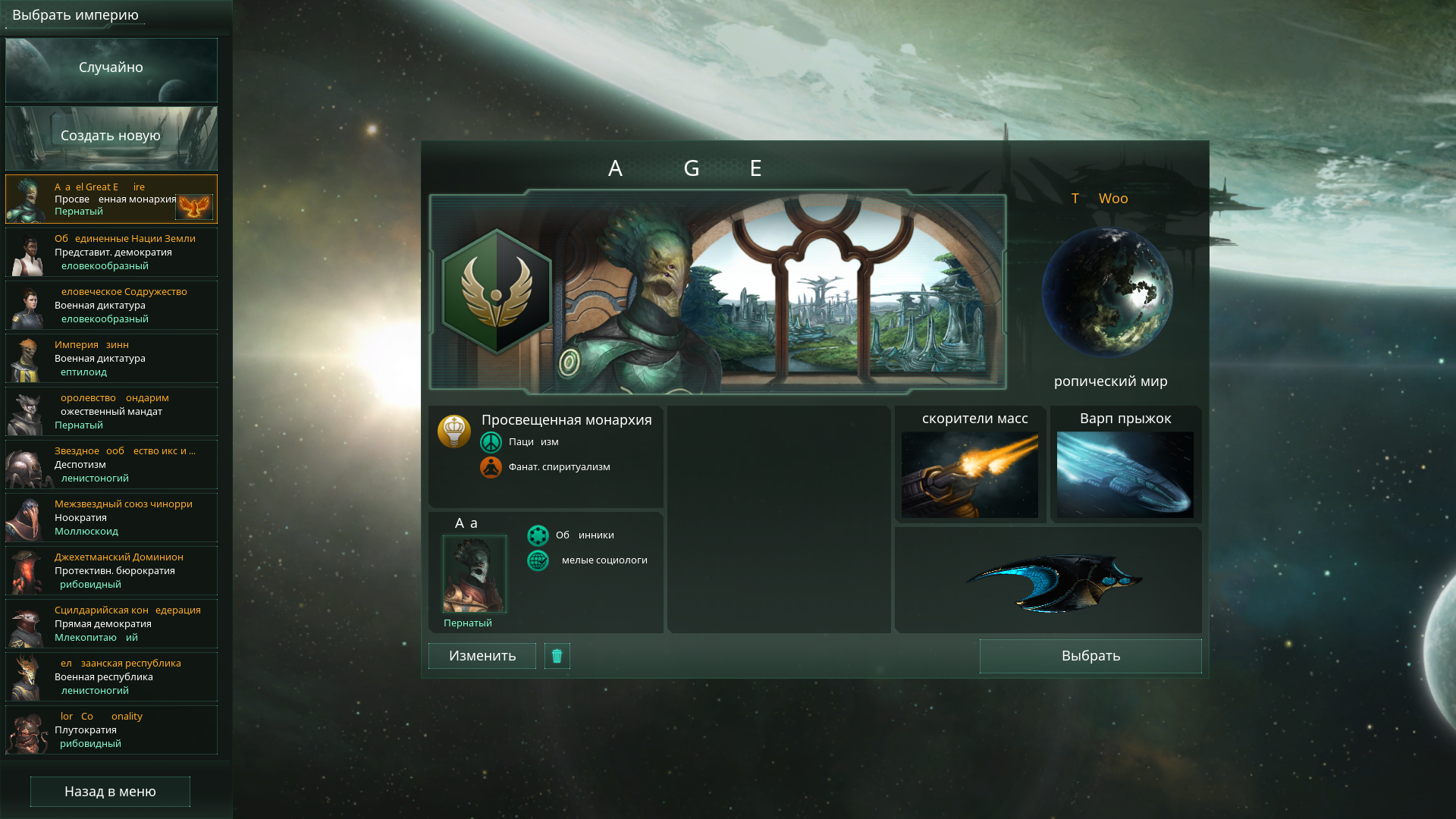Click the winged empire flag emblem

(x=494, y=291)
